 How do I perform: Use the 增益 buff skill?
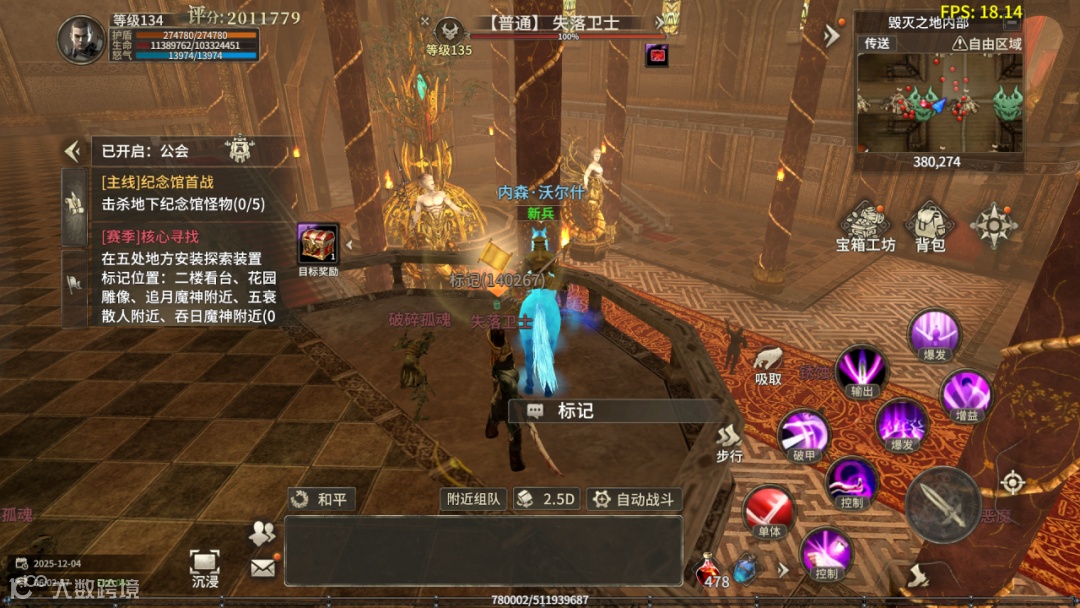[x=966, y=394]
